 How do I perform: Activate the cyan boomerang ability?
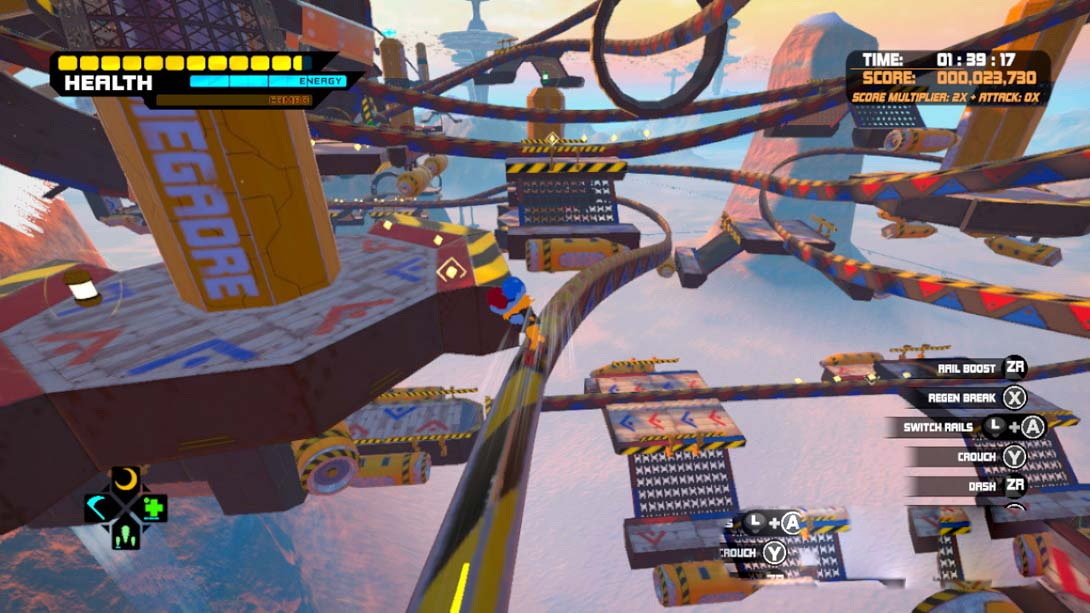(99, 508)
